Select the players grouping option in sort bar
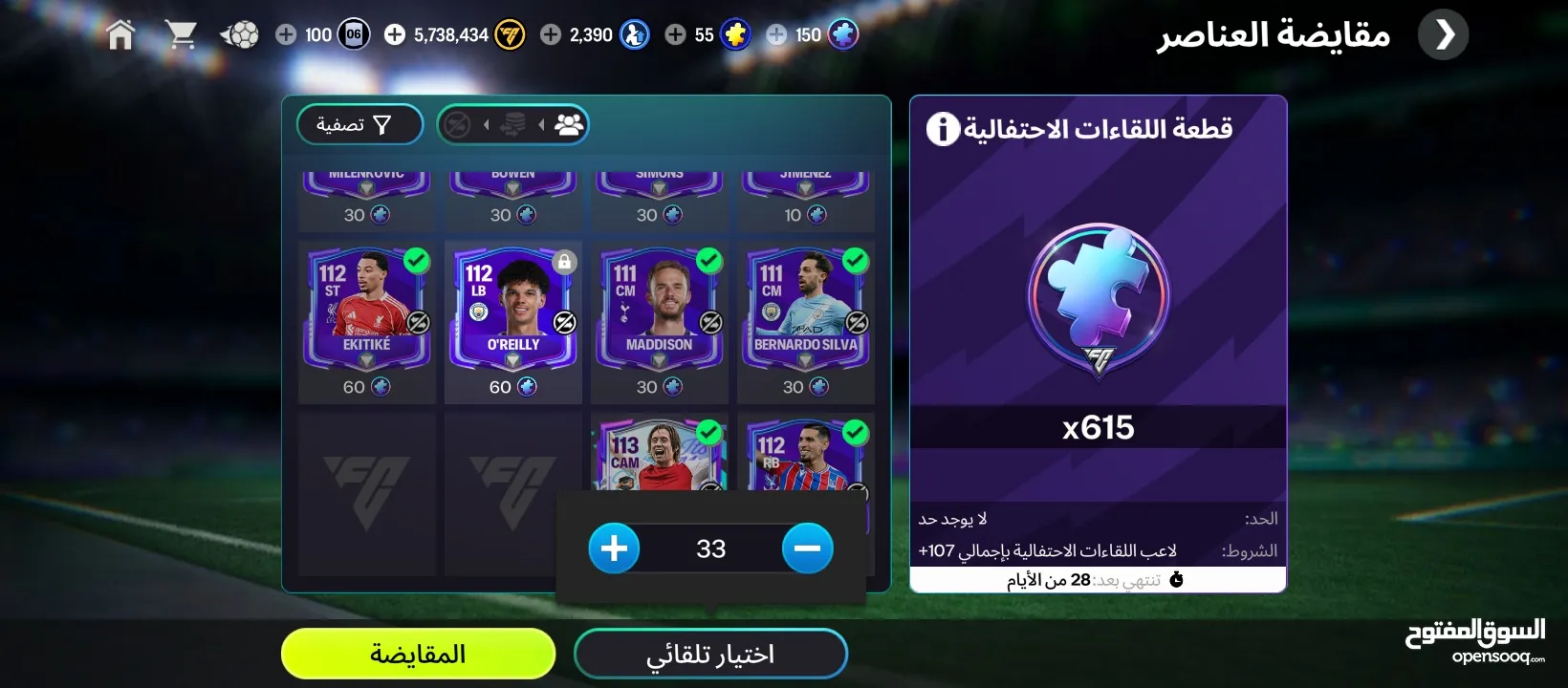The image size is (1568, 688). [569, 124]
